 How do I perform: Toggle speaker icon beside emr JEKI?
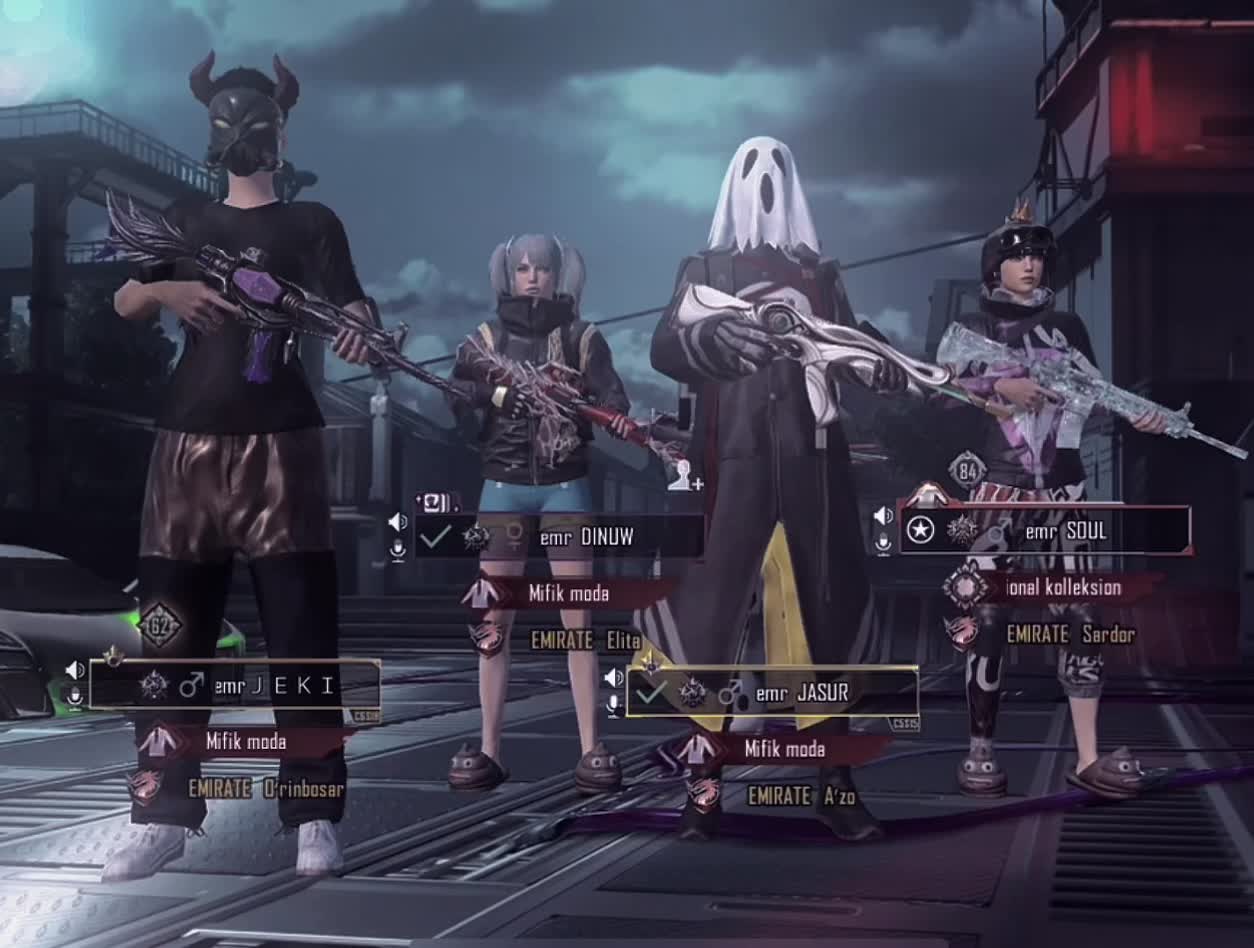(x=75, y=669)
